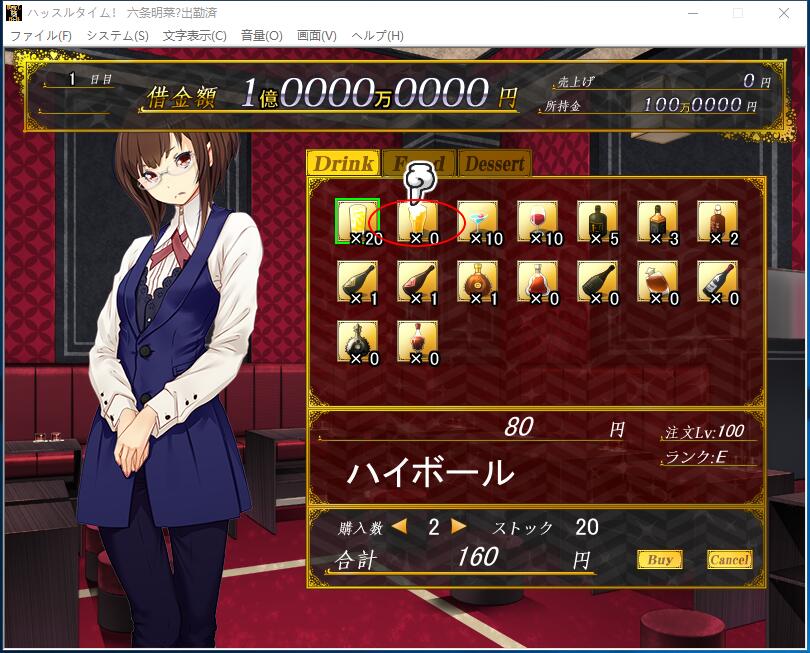This screenshot has height=653, width=810.
Task: Cancel the shop purchase
Action: pos(729,560)
